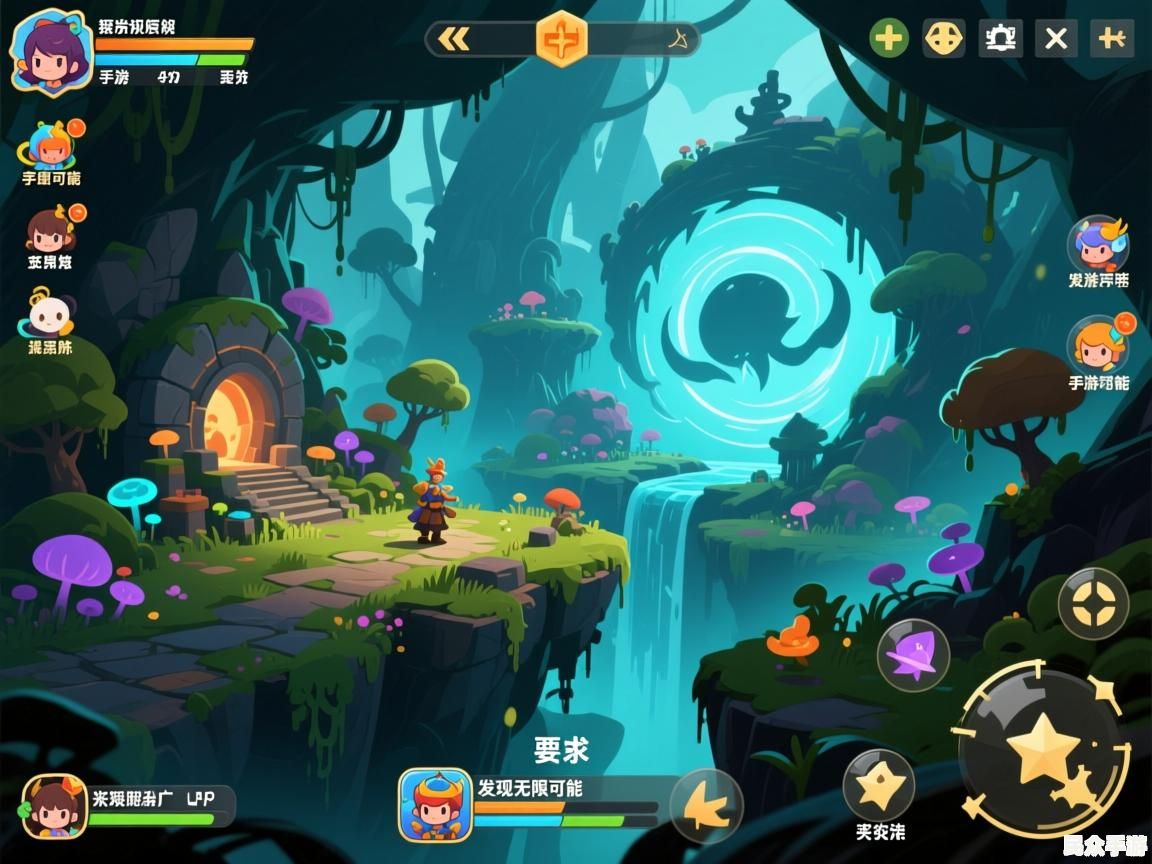Open the blue-haired character icon on right

[1098, 244]
